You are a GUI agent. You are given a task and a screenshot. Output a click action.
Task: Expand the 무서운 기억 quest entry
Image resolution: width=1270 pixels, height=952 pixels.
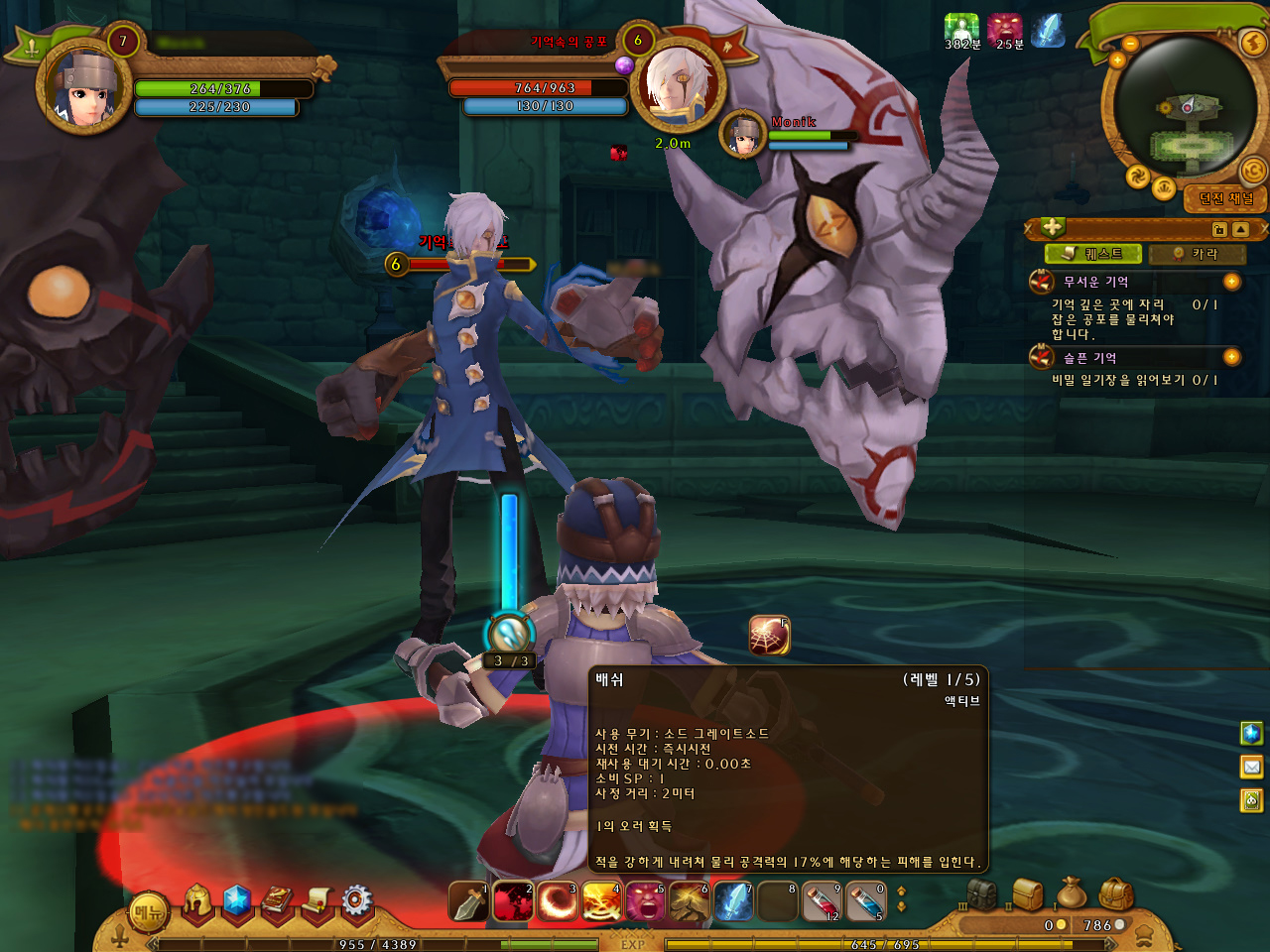(1231, 282)
